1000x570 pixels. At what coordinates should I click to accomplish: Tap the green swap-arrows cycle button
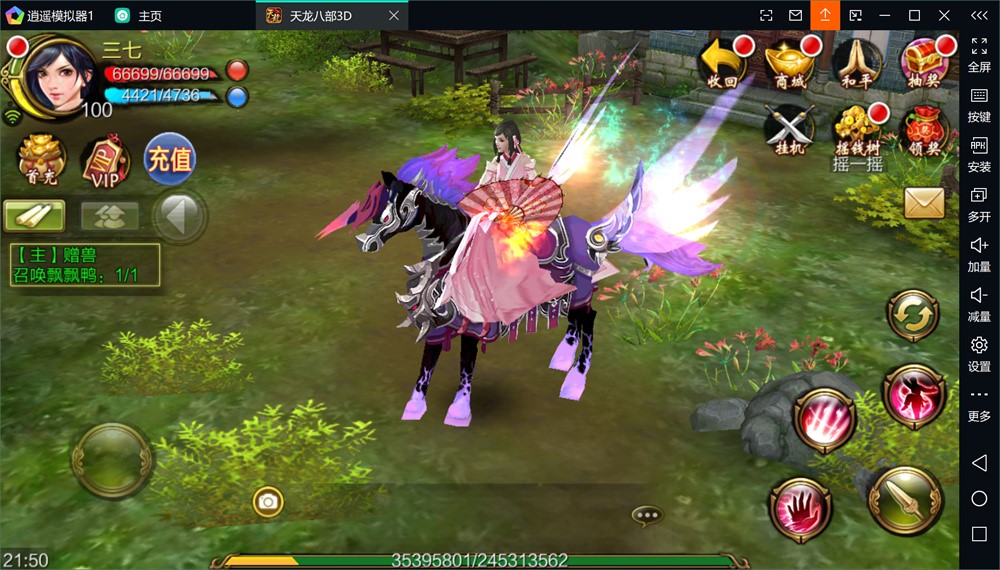point(912,315)
